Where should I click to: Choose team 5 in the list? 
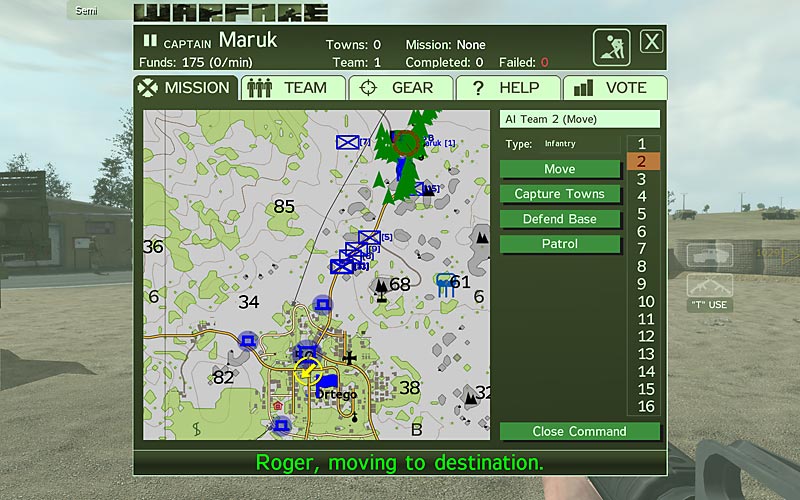(x=642, y=214)
